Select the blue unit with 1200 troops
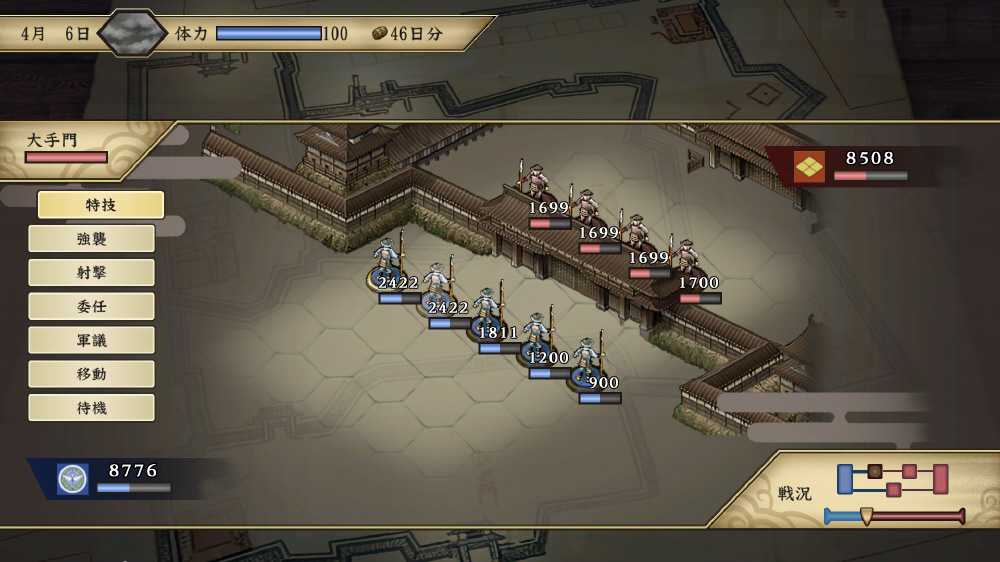The height and width of the screenshot is (562, 1000). [x=538, y=337]
